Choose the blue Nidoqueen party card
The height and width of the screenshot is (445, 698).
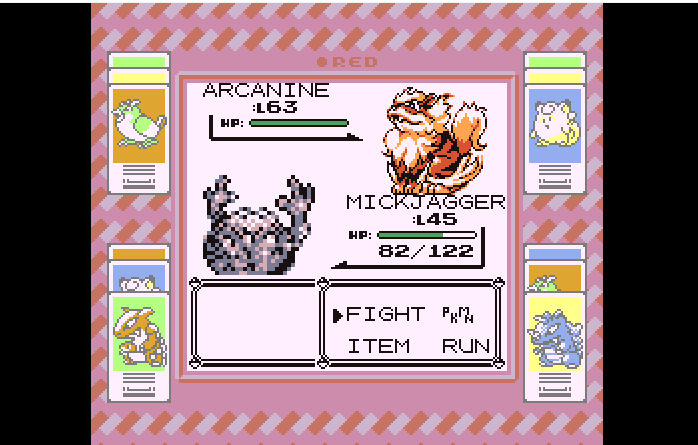tap(555, 335)
